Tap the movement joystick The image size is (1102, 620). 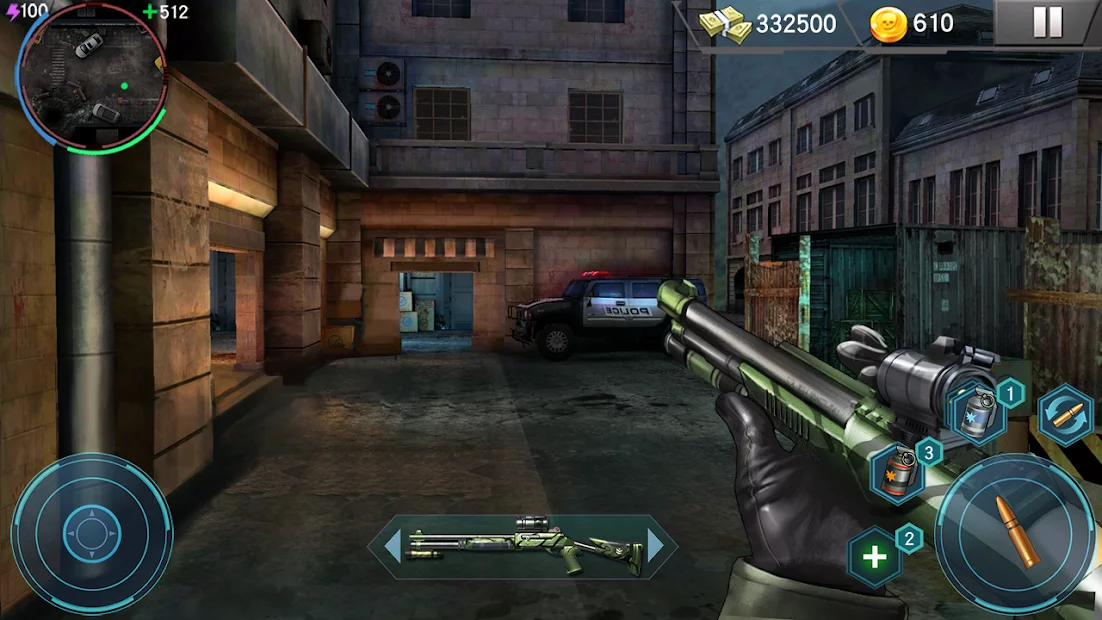tap(91, 533)
